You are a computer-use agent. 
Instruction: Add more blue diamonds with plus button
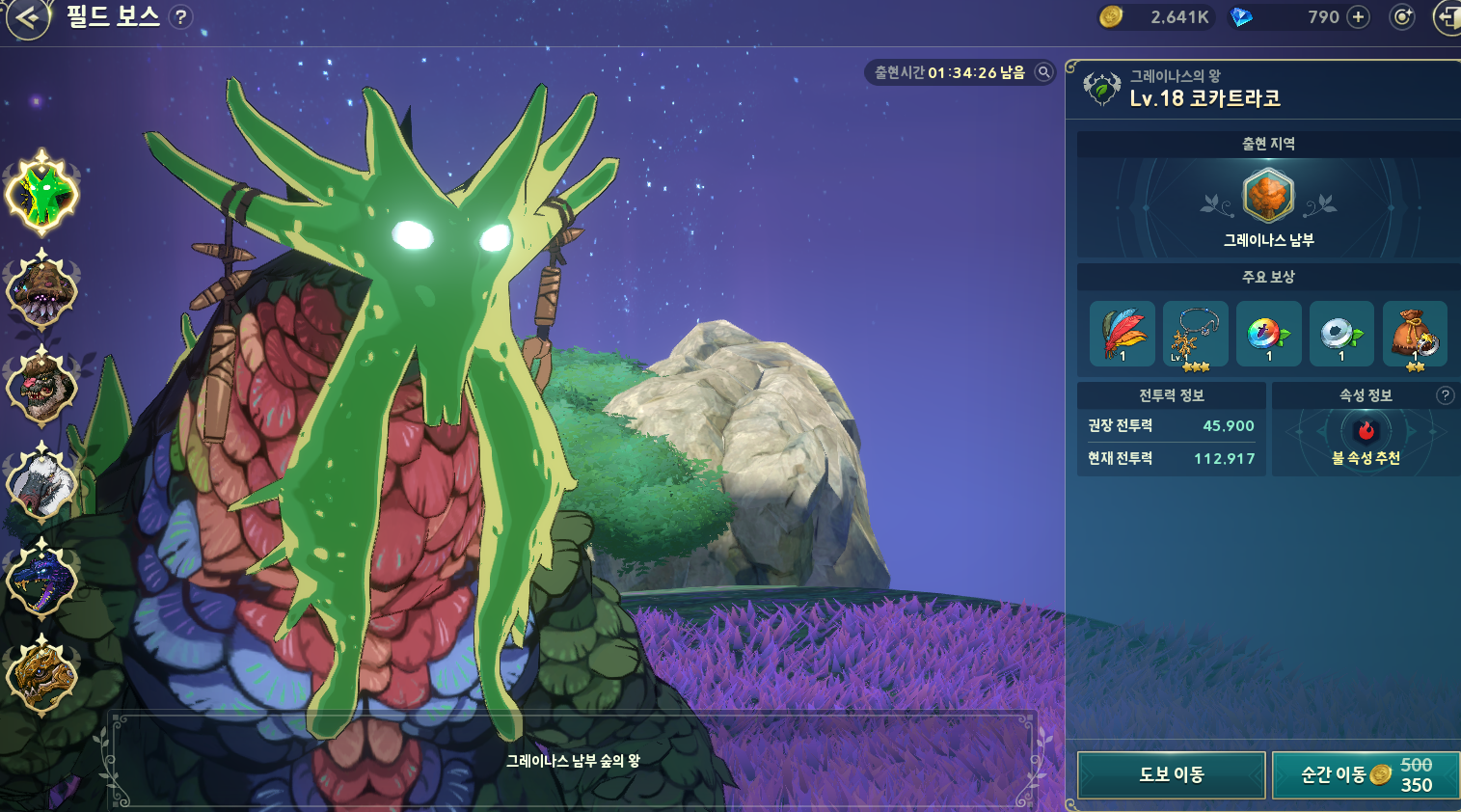click(x=1358, y=16)
